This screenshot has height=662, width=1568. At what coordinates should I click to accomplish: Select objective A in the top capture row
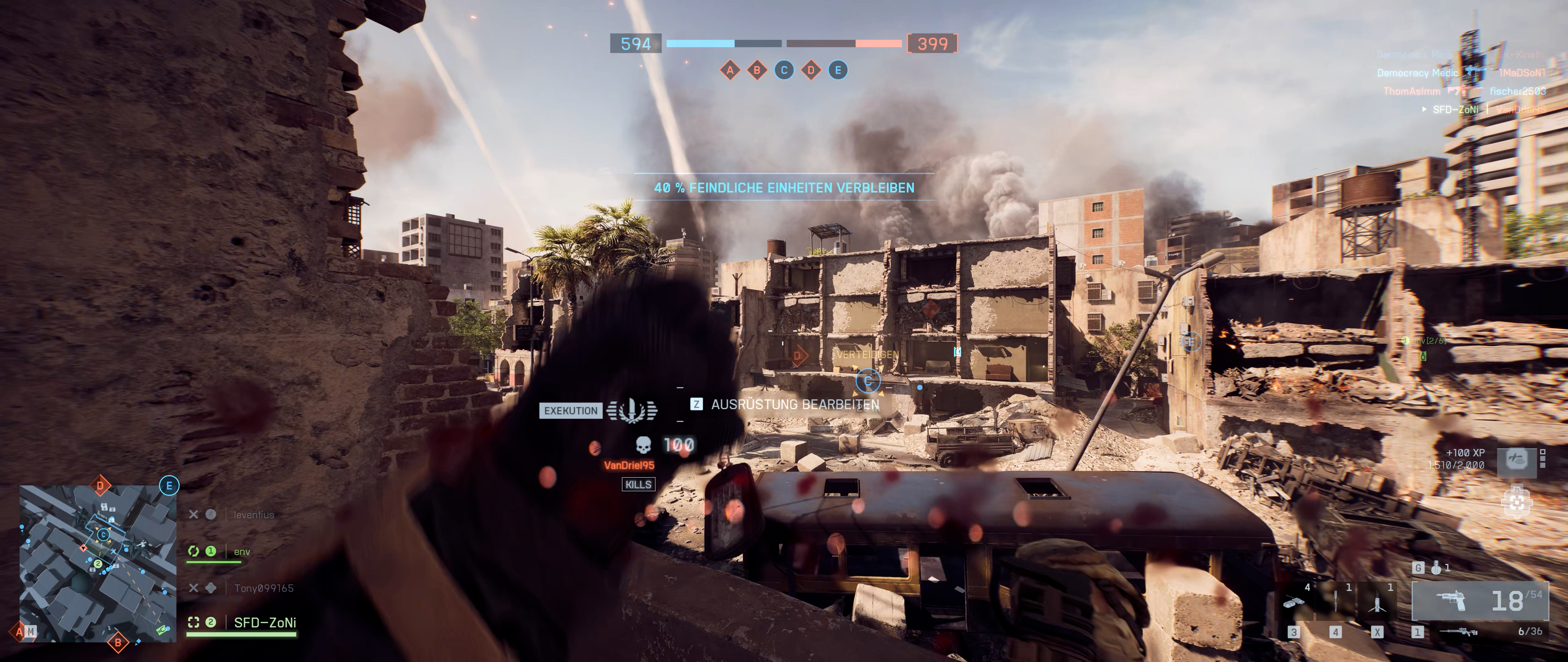pyautogui.click(x=730, y=71)
